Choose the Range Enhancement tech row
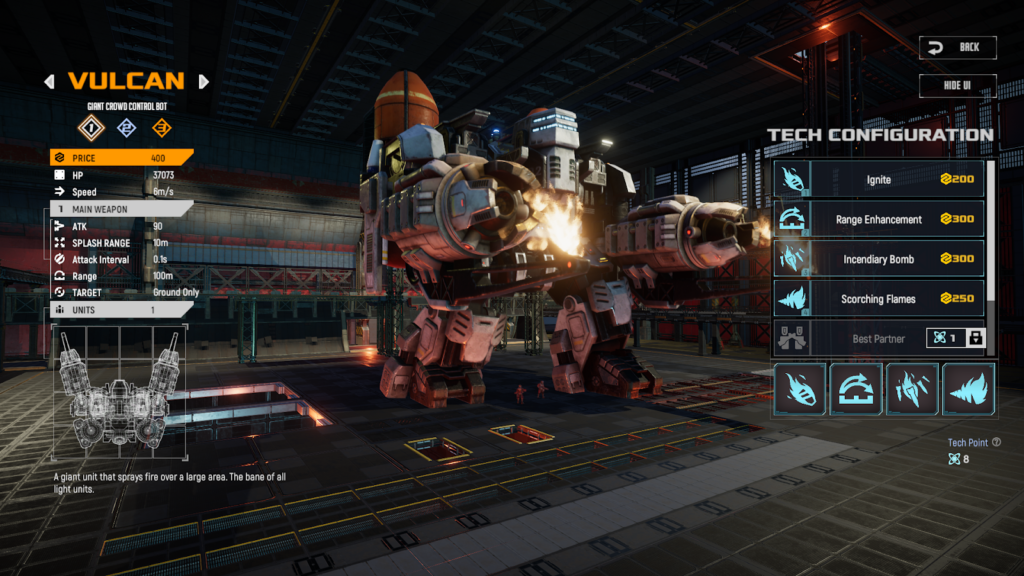Image resolution: width=1024 pixels, height=576 pixels. (878, 219)
